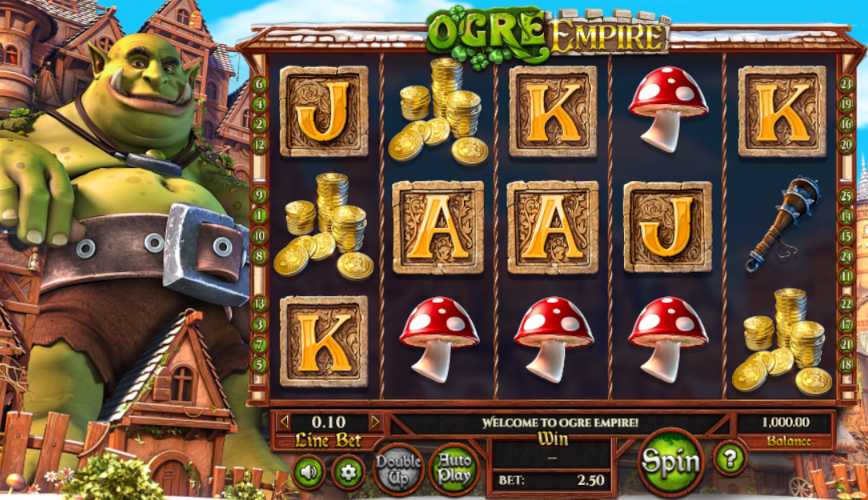Show the help question mark page

(729, 459)
